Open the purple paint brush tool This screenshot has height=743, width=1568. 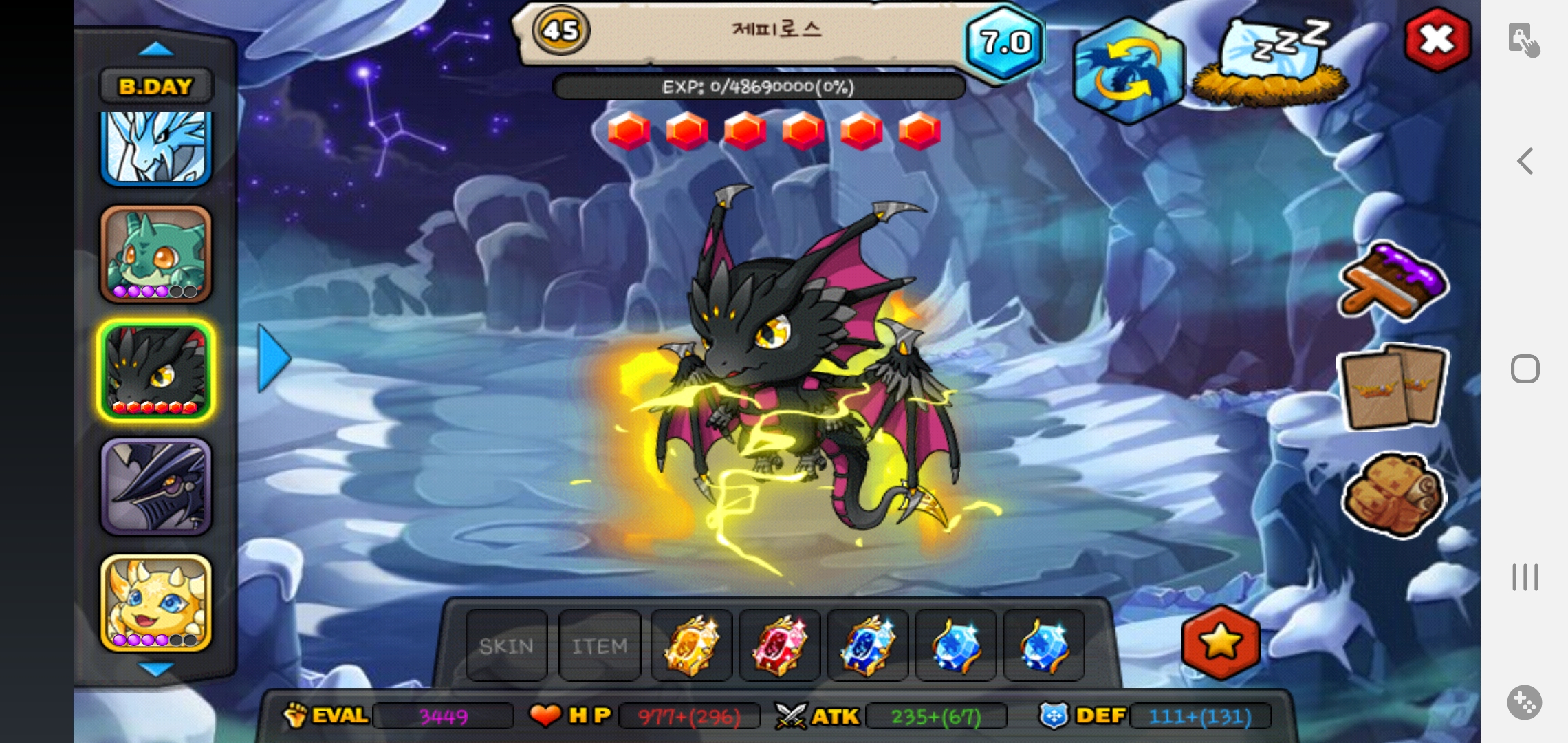tap(1393, 282)
